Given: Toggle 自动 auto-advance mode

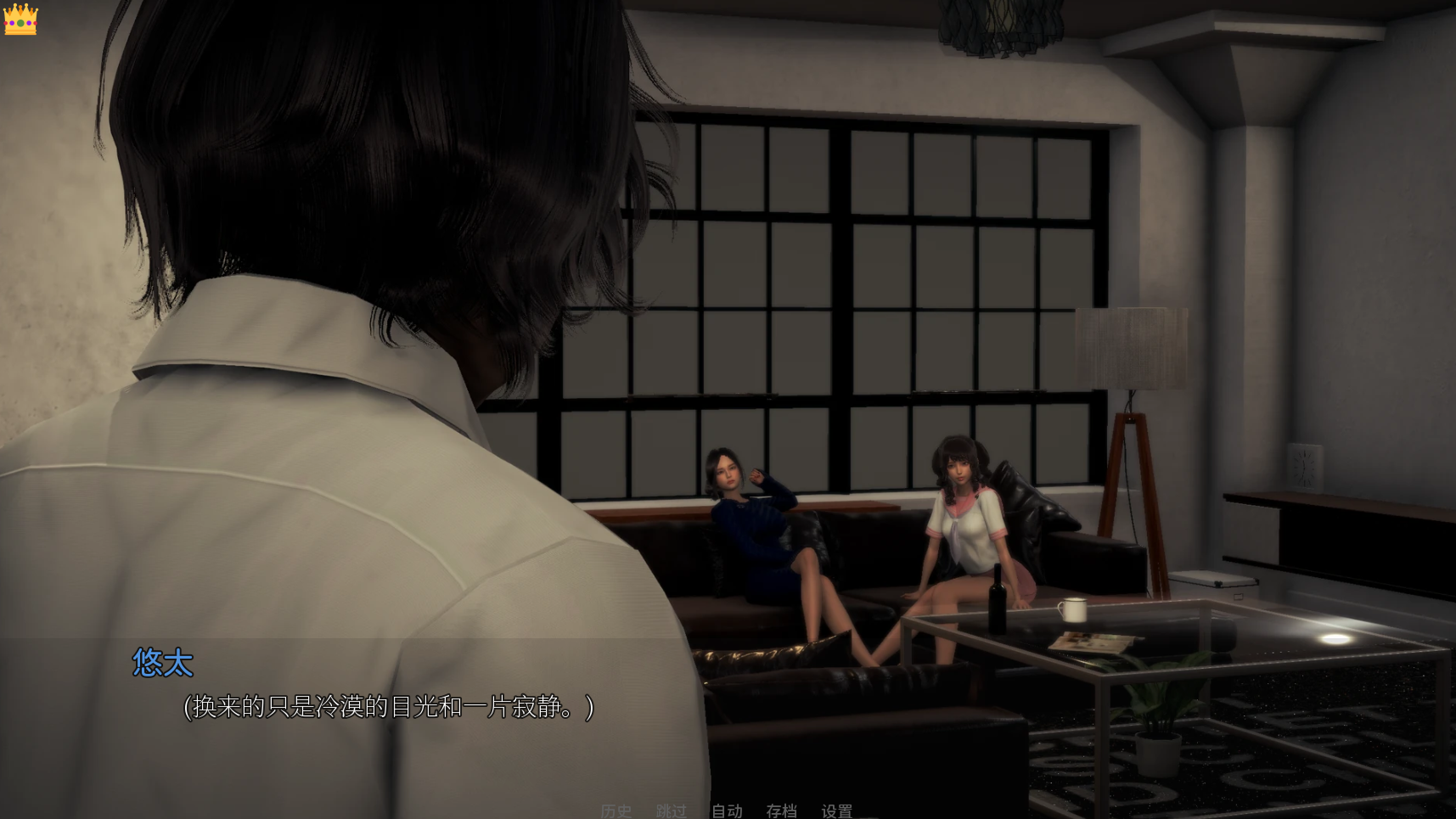Looking at the screenshot, I should (x=727, y=811).
